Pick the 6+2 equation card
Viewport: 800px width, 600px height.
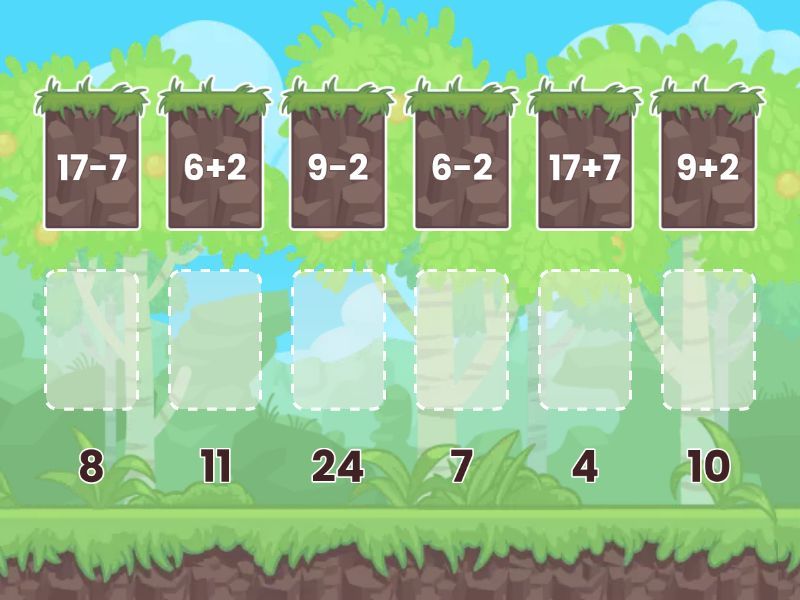click(215, 165)
